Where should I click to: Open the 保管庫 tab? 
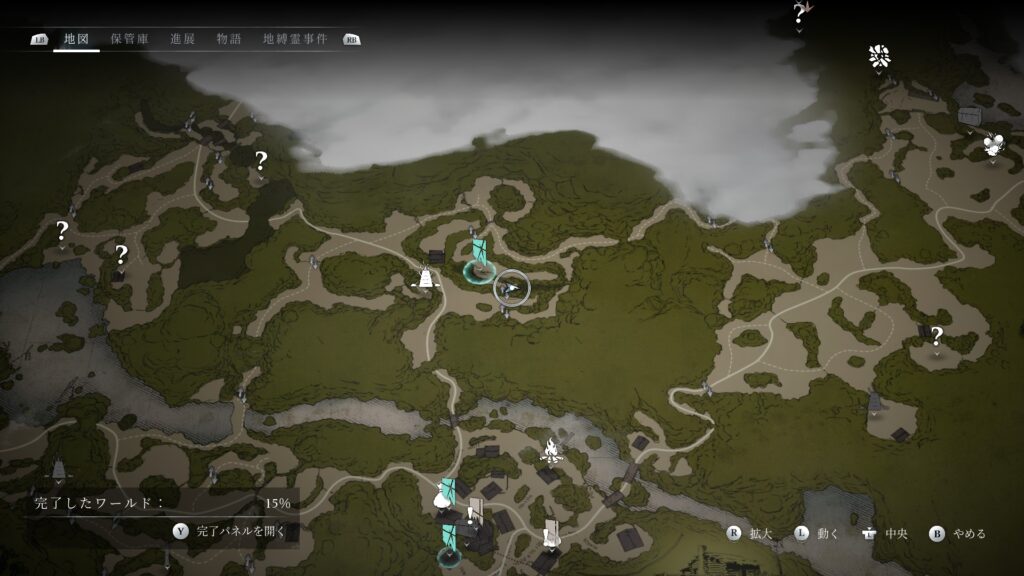pos(129,39)
